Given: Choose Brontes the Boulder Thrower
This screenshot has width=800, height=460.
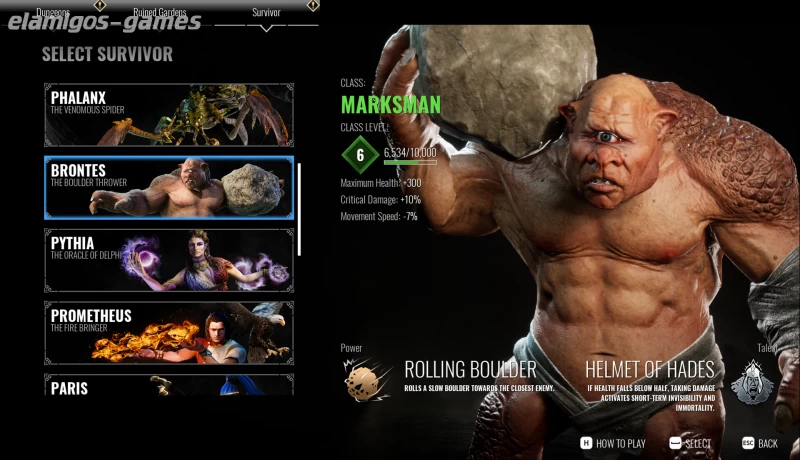Looking at the screenshot, I should pos(169,187).
